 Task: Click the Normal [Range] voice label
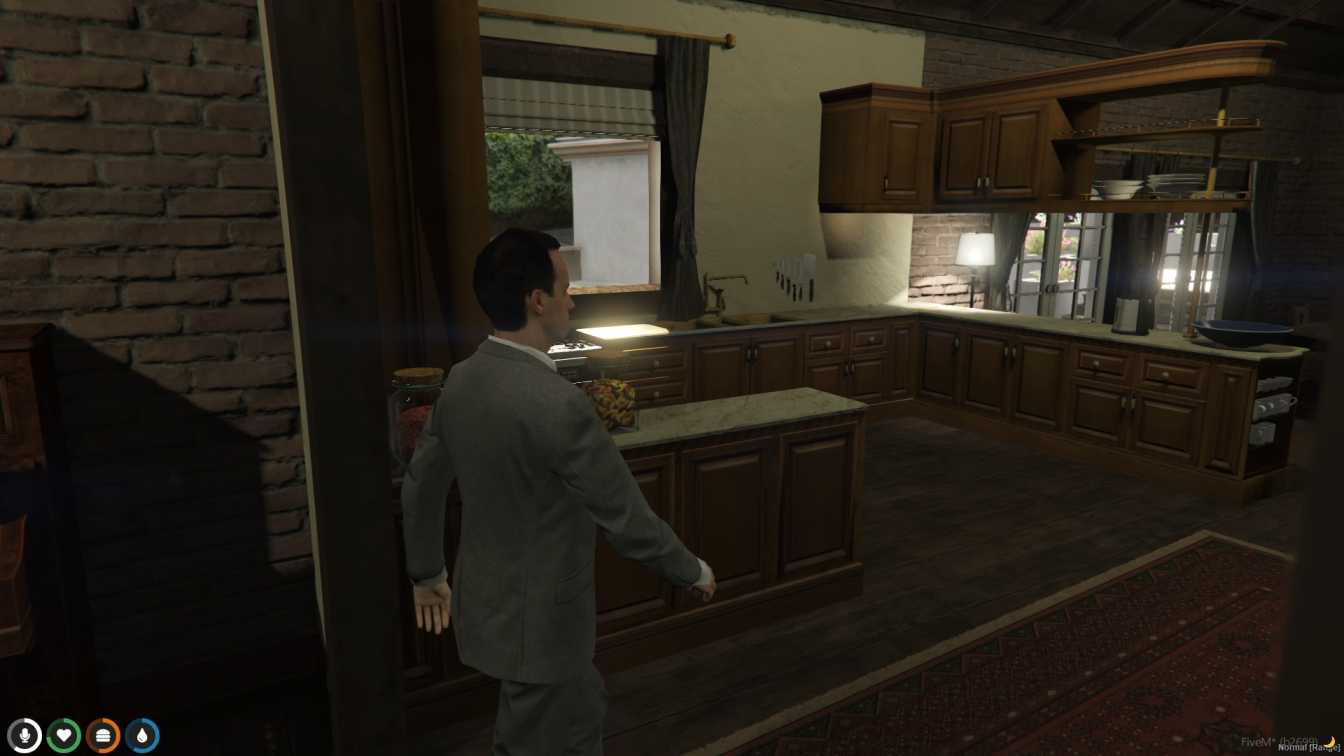click(x=1300, y=746)
